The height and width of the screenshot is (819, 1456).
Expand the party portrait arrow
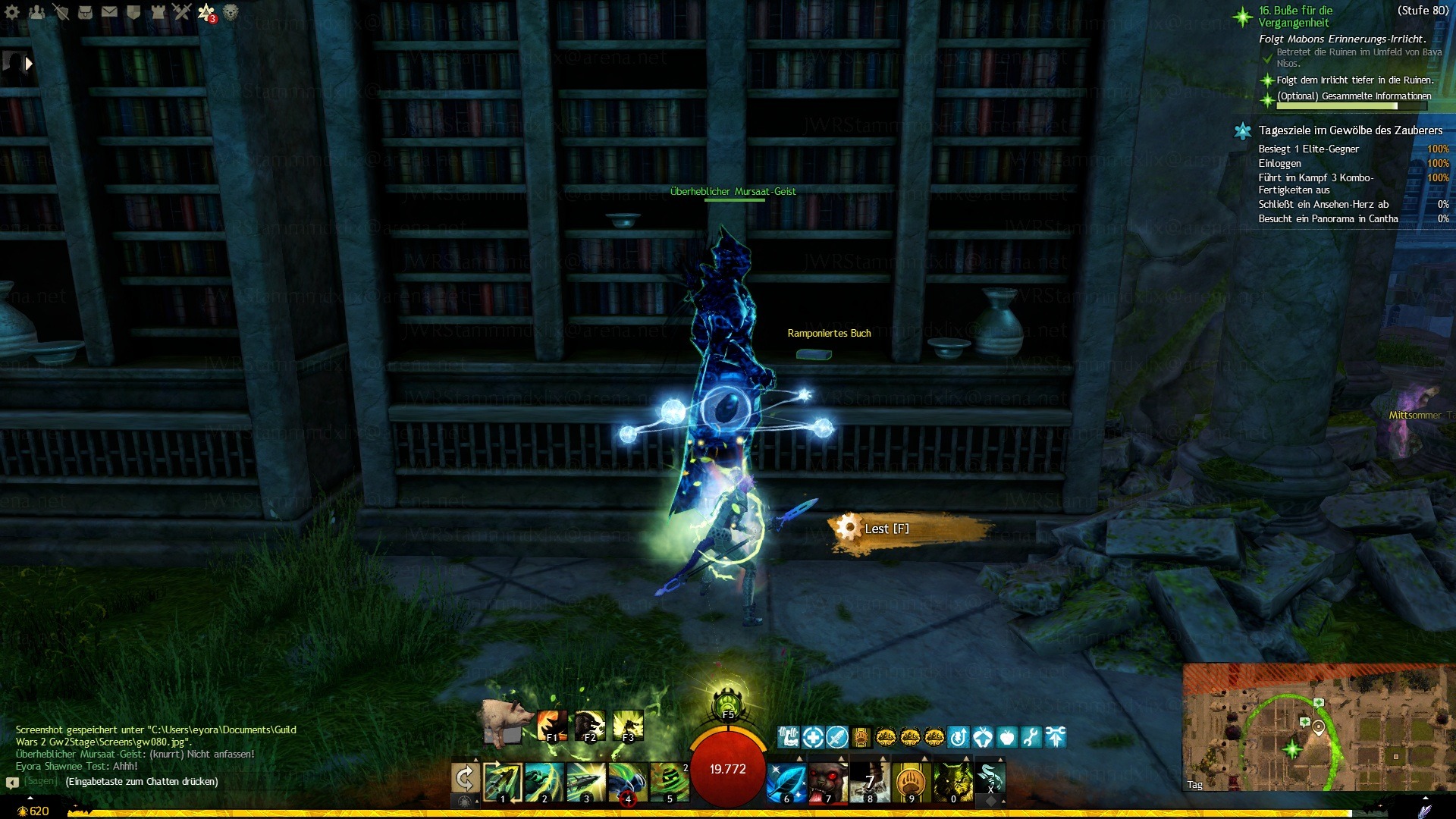29,64
